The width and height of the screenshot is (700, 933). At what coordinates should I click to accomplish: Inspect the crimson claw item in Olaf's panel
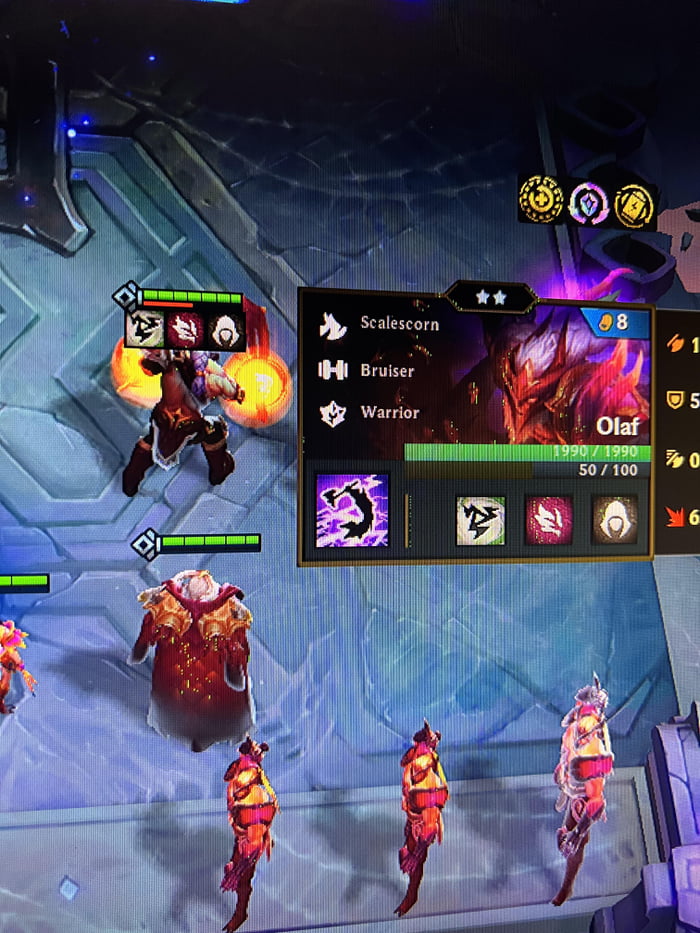pos(549,520)
